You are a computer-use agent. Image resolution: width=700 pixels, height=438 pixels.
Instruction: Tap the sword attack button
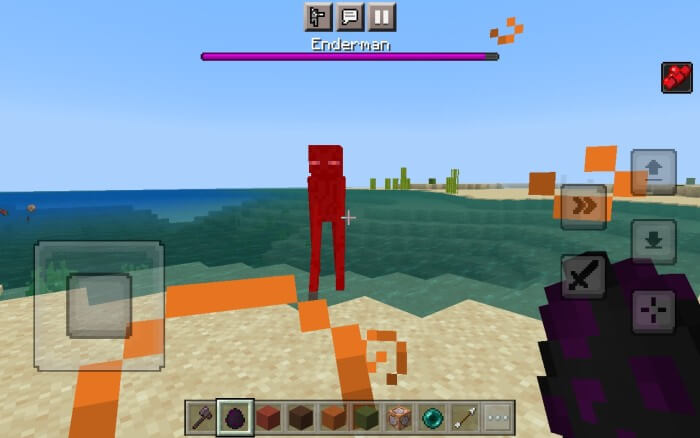583,276
